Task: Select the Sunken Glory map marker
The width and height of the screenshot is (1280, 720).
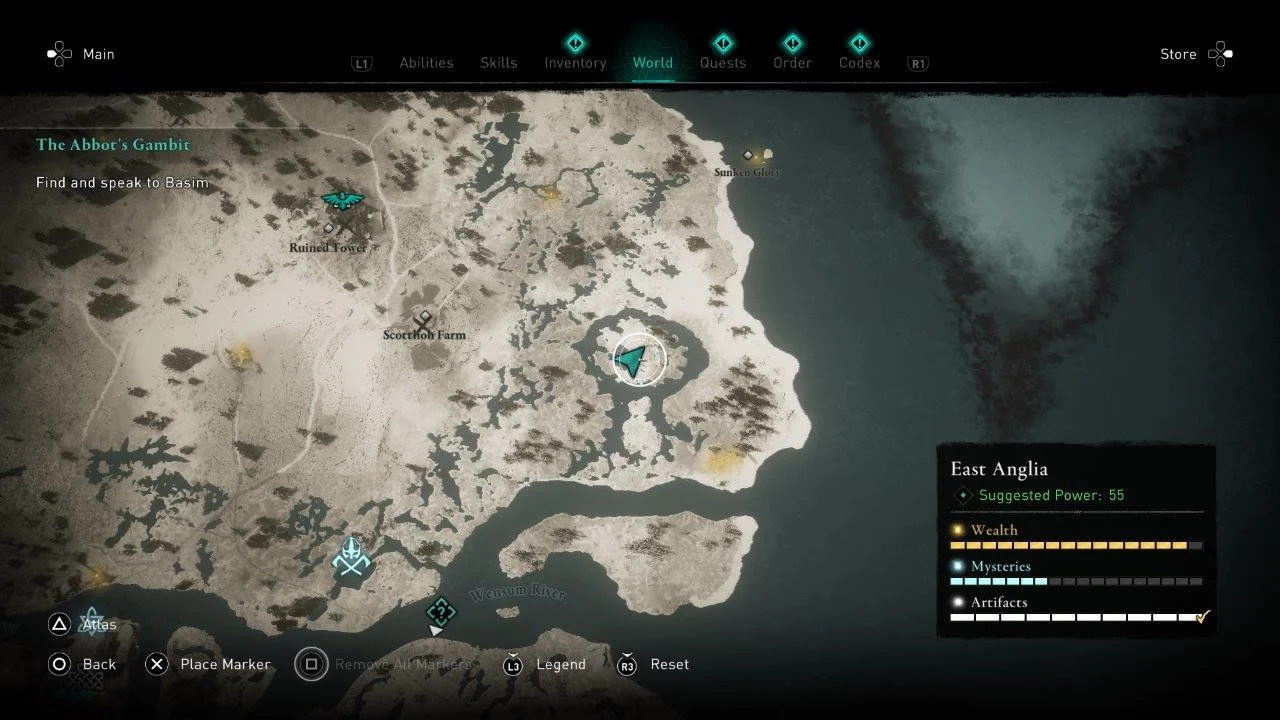Action: (x=748, y=155)
